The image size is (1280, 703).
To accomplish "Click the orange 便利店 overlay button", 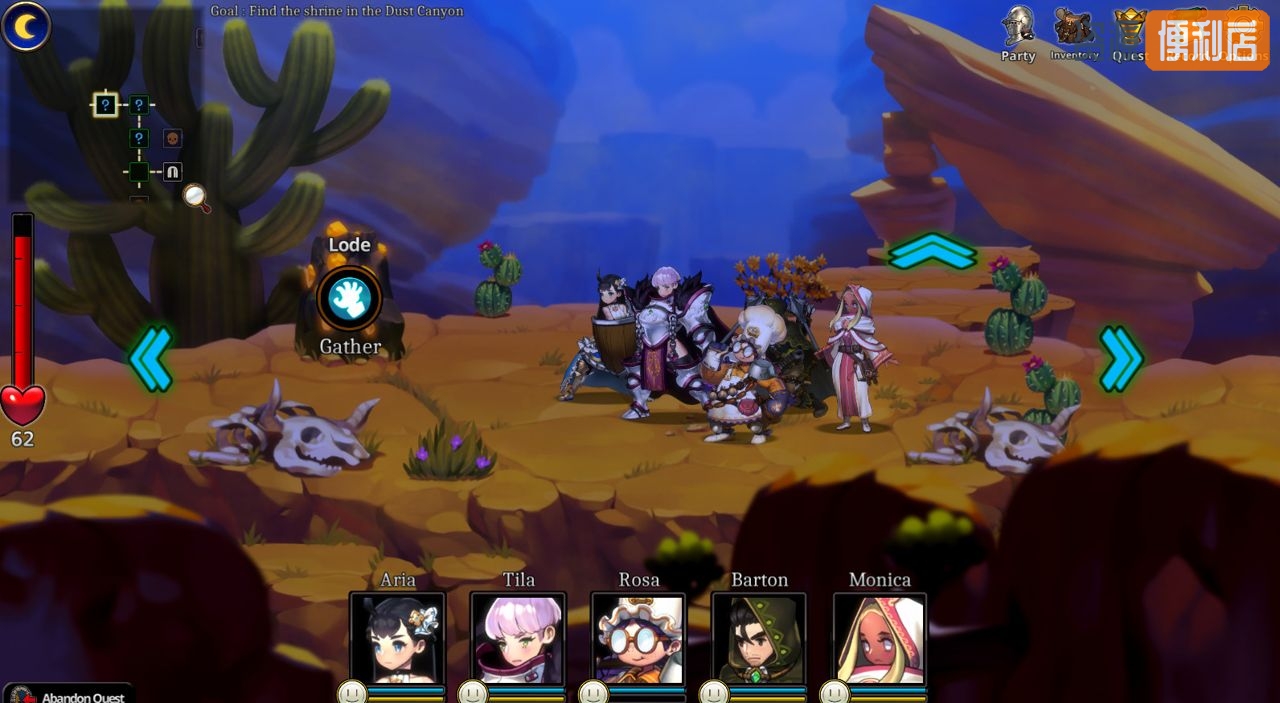I will 1207,40.
